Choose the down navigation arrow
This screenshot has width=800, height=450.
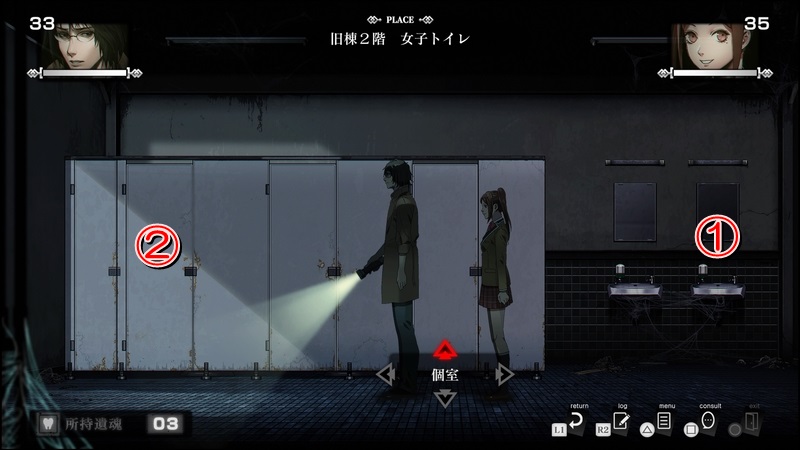[x=445, y=399]
